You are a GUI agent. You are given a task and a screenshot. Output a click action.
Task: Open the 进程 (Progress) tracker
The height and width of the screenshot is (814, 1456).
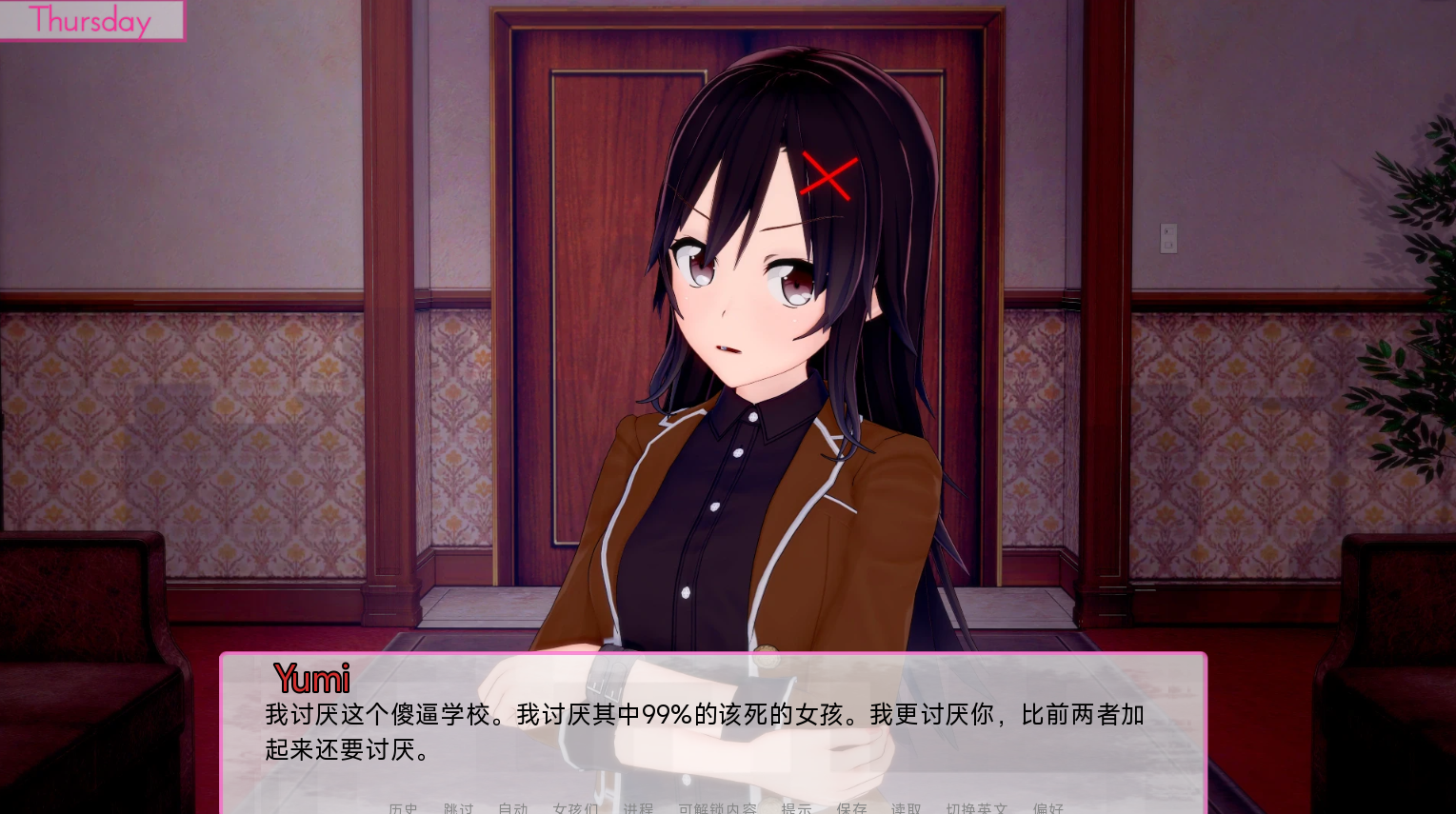pyautogui.click(x=638, y=809)
